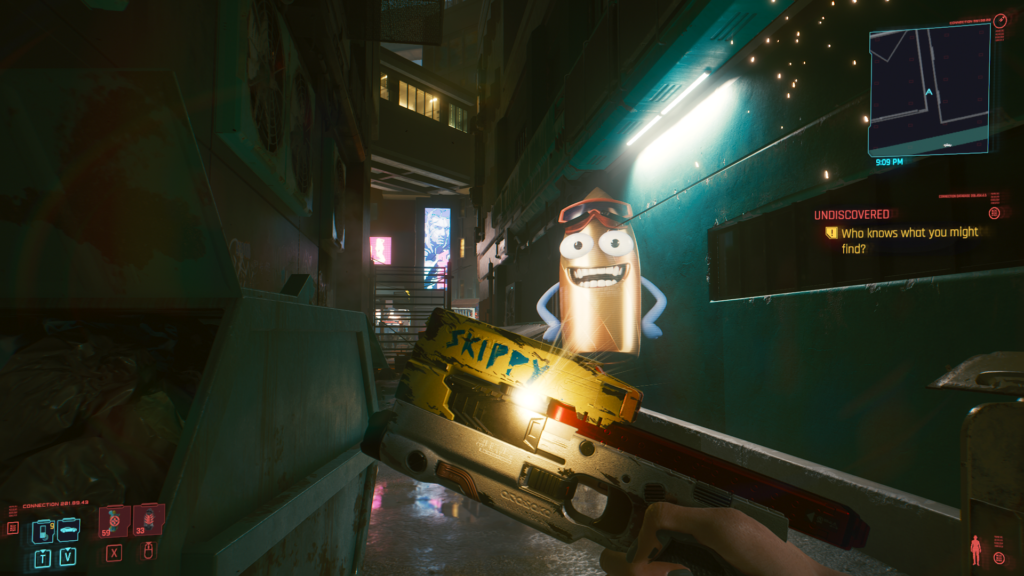Select the phone quick-access slot
This screenshot has width=1024, height=576.
[x=43, y=530]
